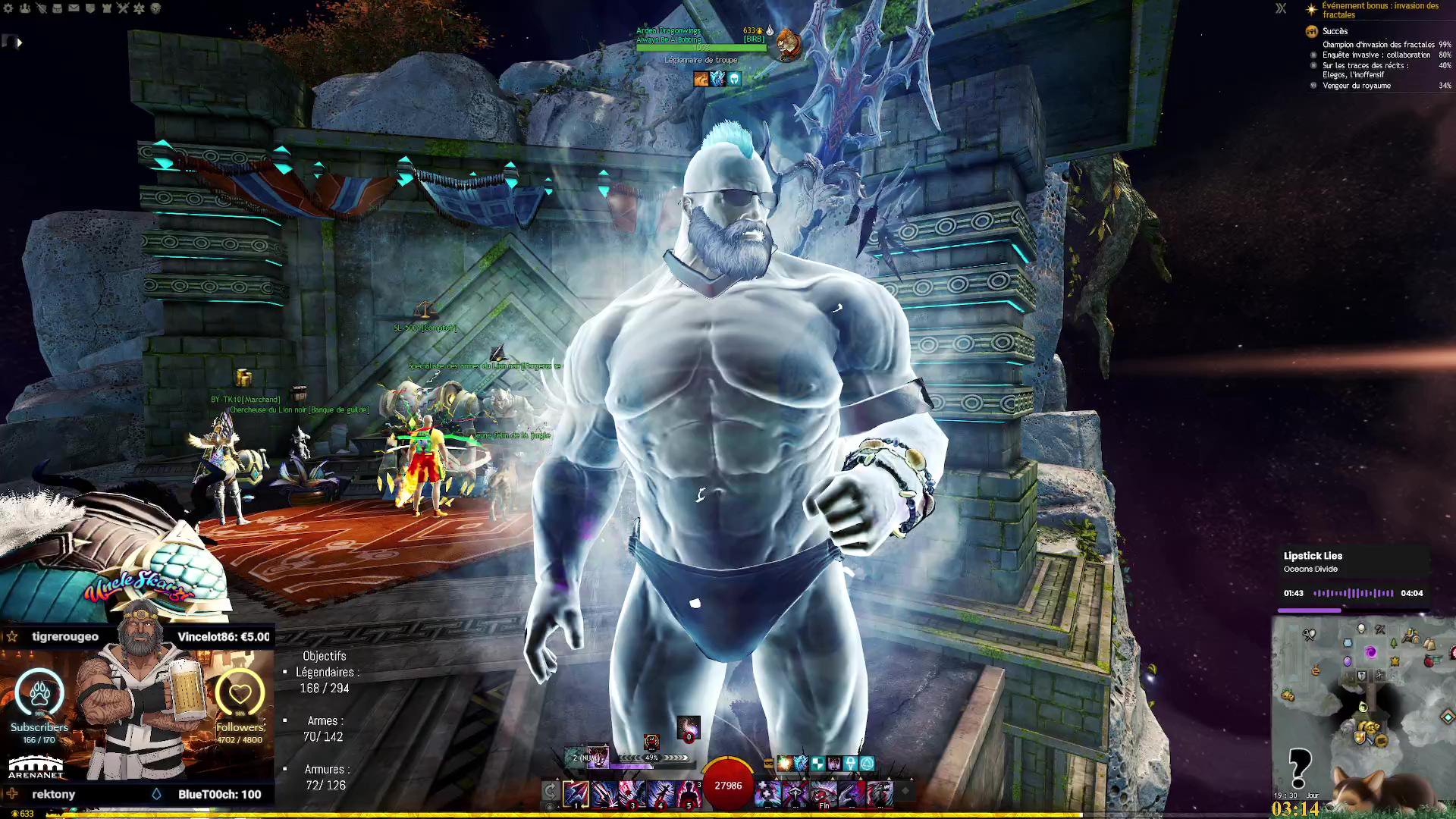Open the game menu gear icon
Image resolution: width=1456 pixels, height=819 pixels.
[8, 8]
